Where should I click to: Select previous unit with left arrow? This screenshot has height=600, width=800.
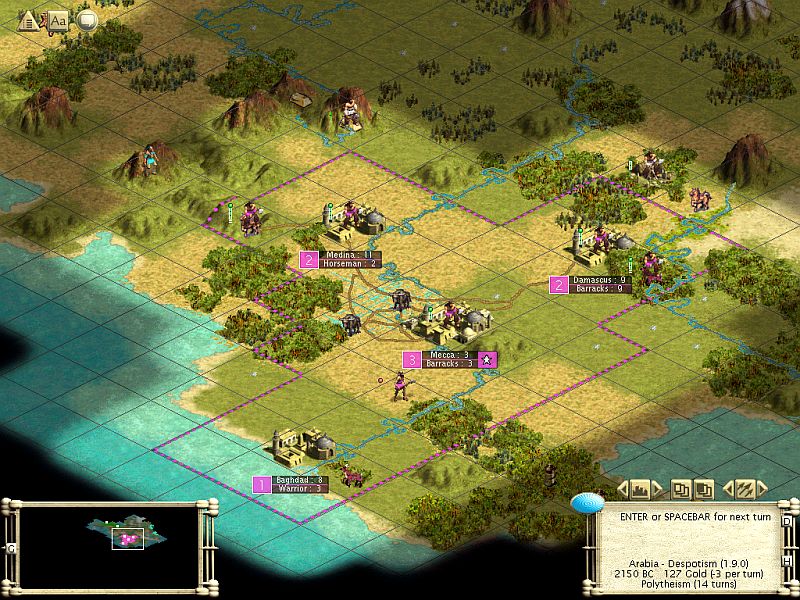(x=727, y=489)
